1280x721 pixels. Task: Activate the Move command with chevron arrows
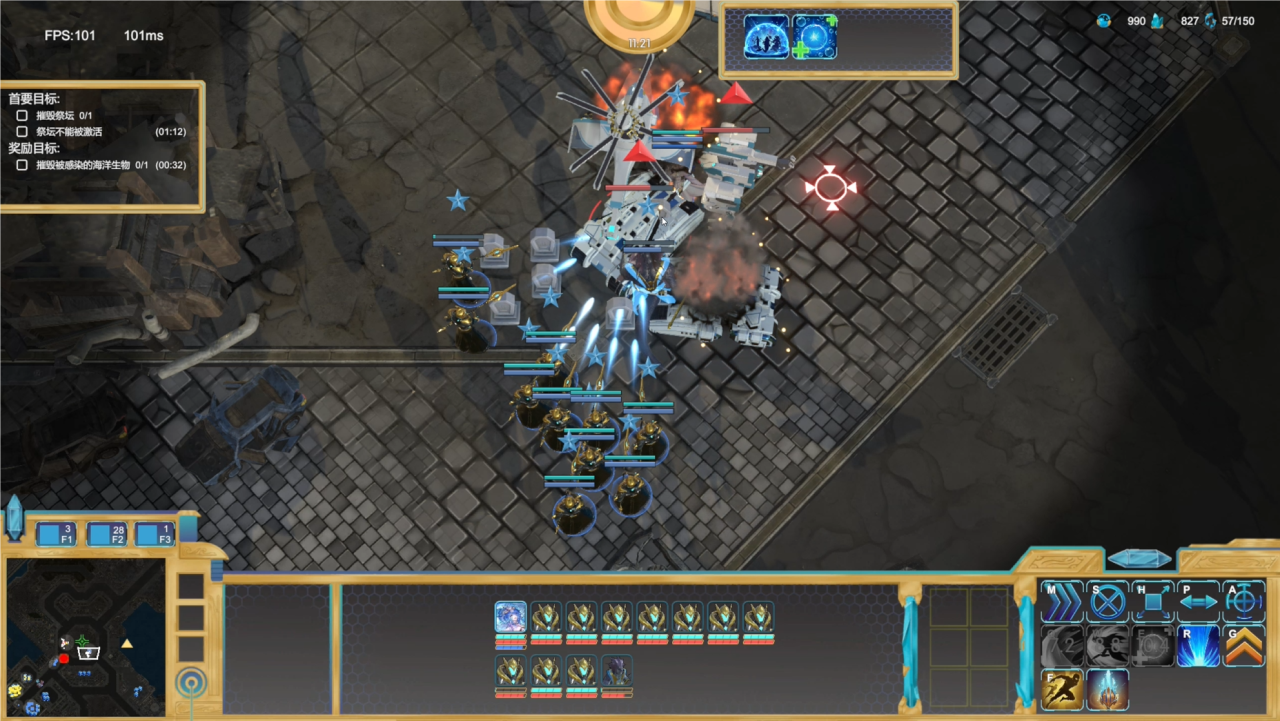pyautogui.click(x=1061, y=602)
